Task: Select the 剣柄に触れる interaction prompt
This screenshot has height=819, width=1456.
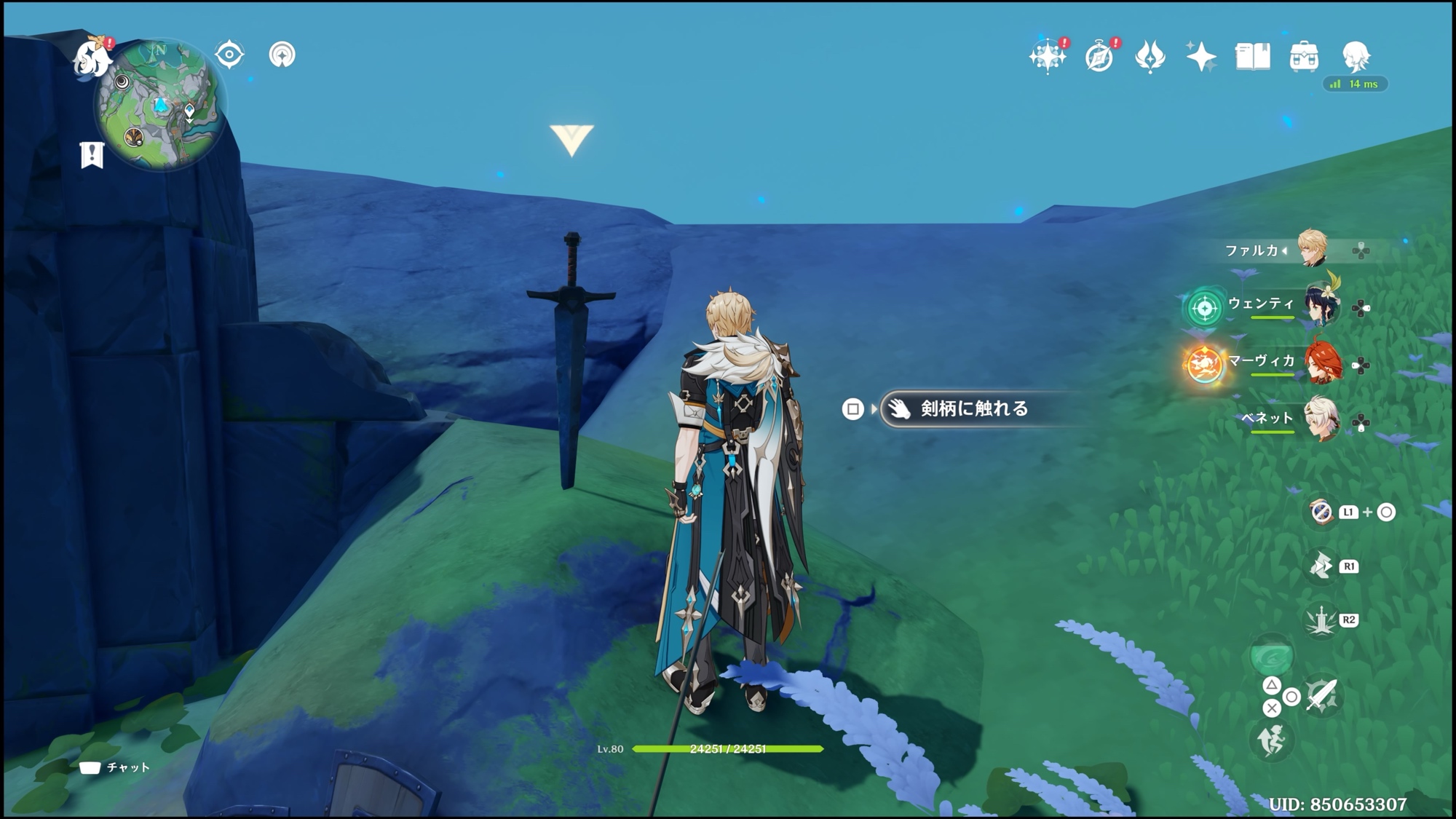Action: (973, 408)
